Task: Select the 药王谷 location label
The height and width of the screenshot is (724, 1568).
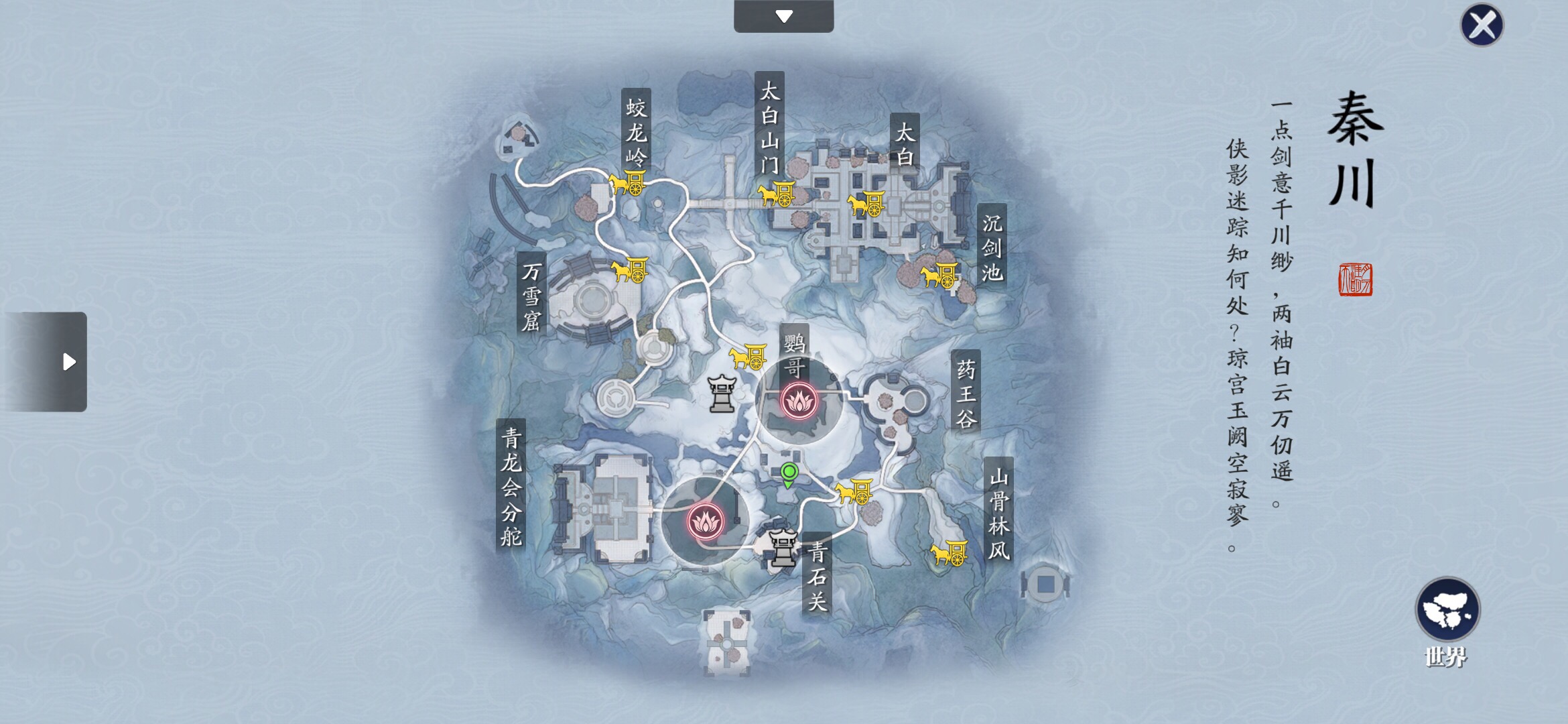Action: tap(966, 394)
